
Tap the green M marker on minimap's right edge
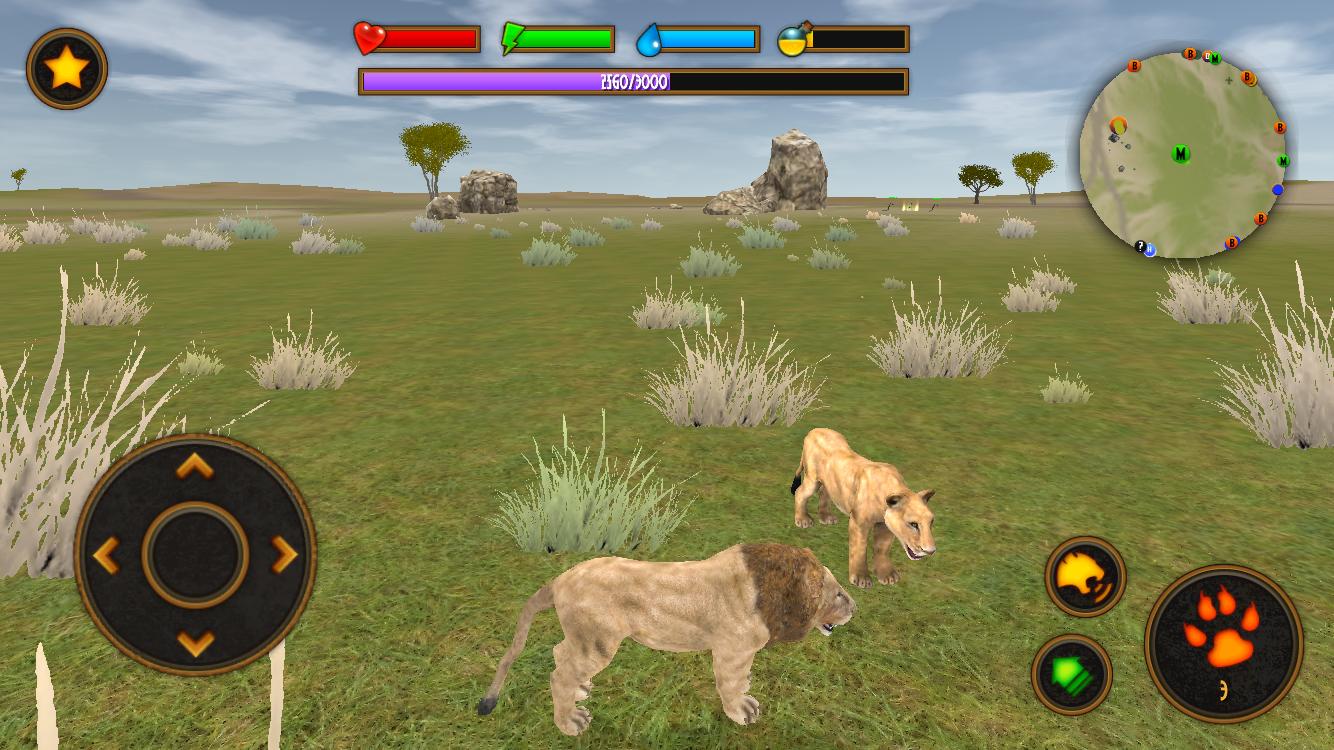tap(1283, 161)
